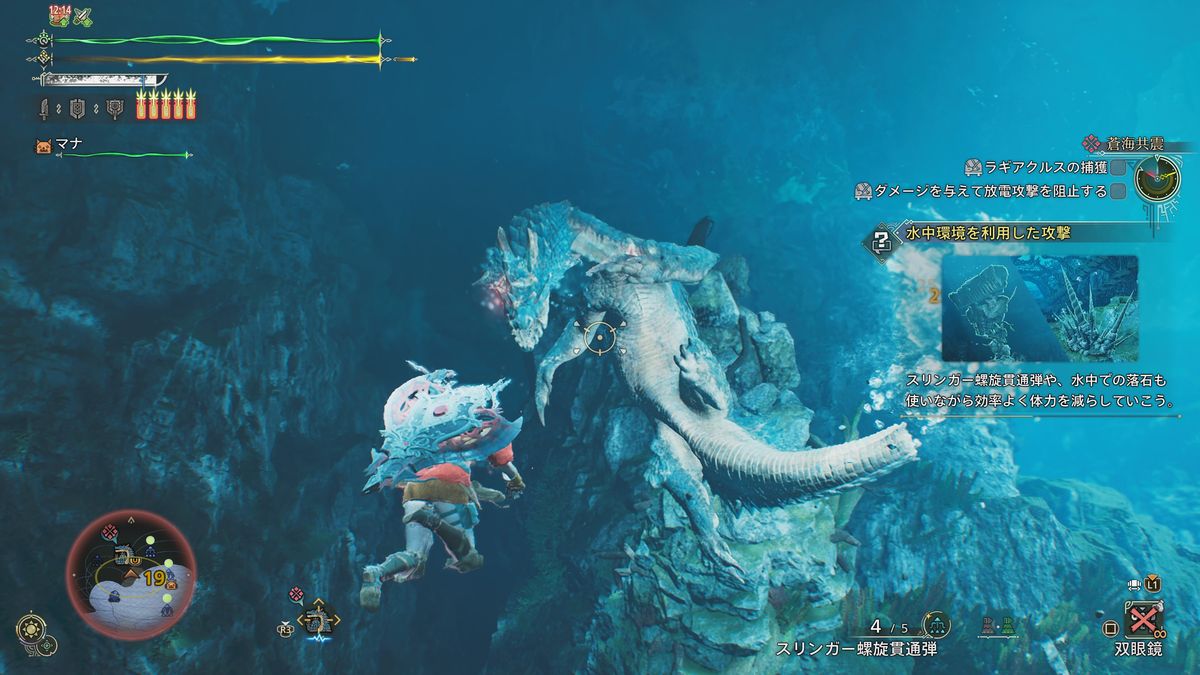The image size is (1200, 675).
Task: Select the Palico マナ companion icon
Action: tap(43, 146)
